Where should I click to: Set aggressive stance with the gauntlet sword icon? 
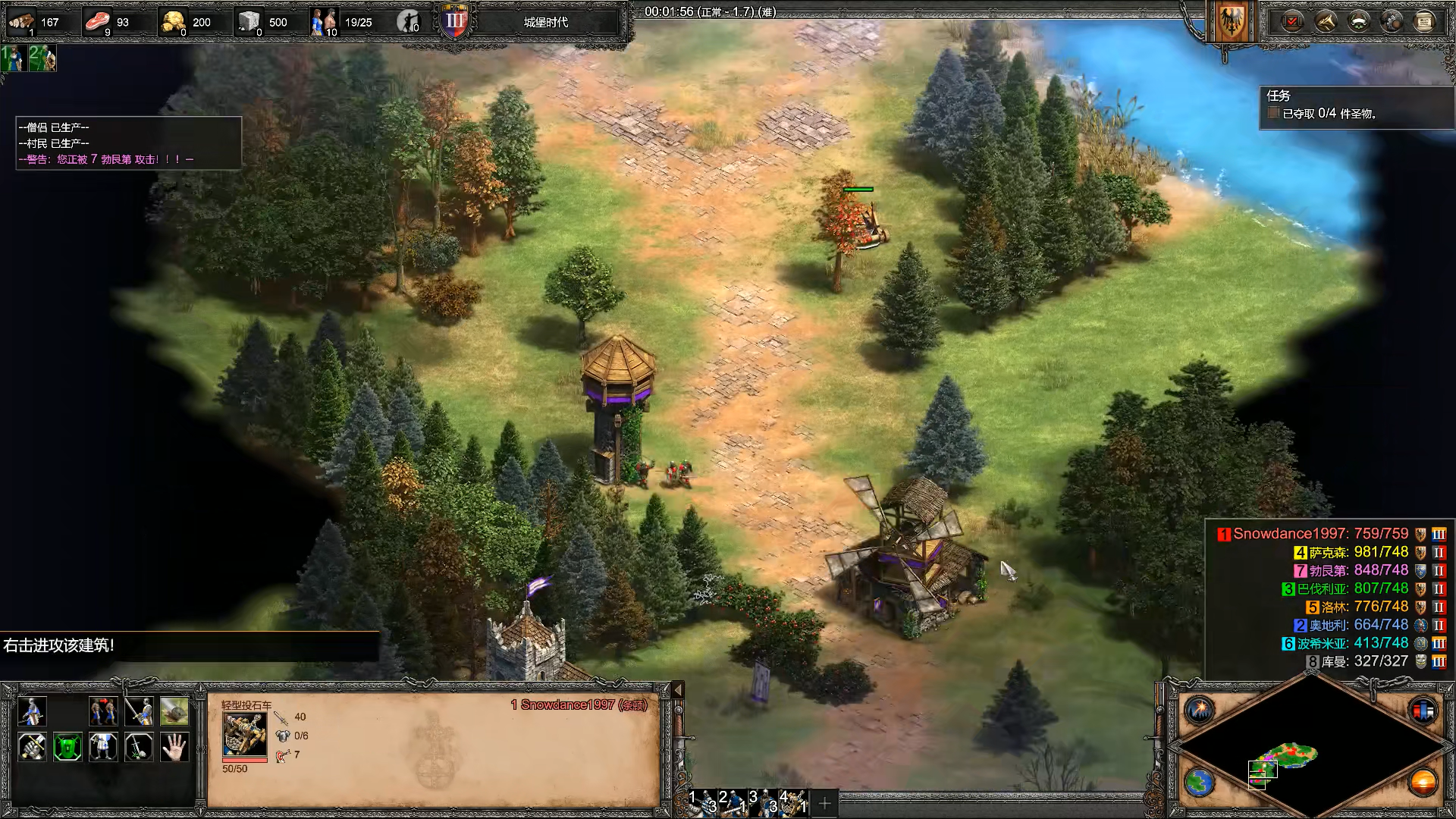(32, 747)
